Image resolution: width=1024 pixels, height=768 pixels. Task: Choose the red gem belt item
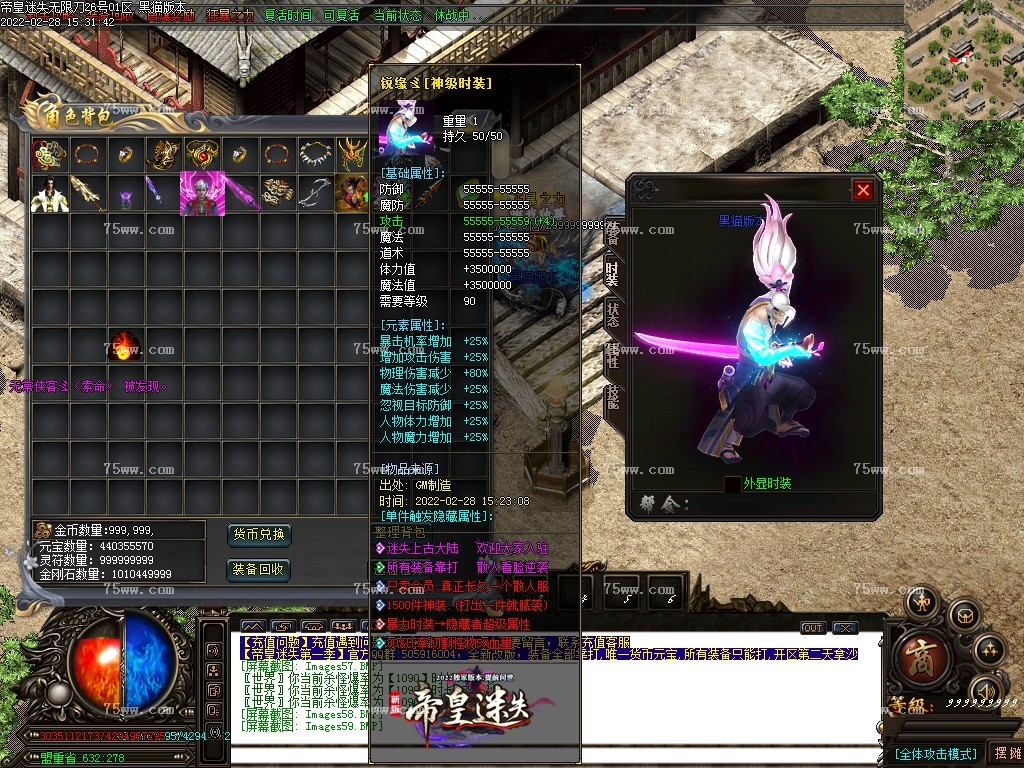[200, 154]
